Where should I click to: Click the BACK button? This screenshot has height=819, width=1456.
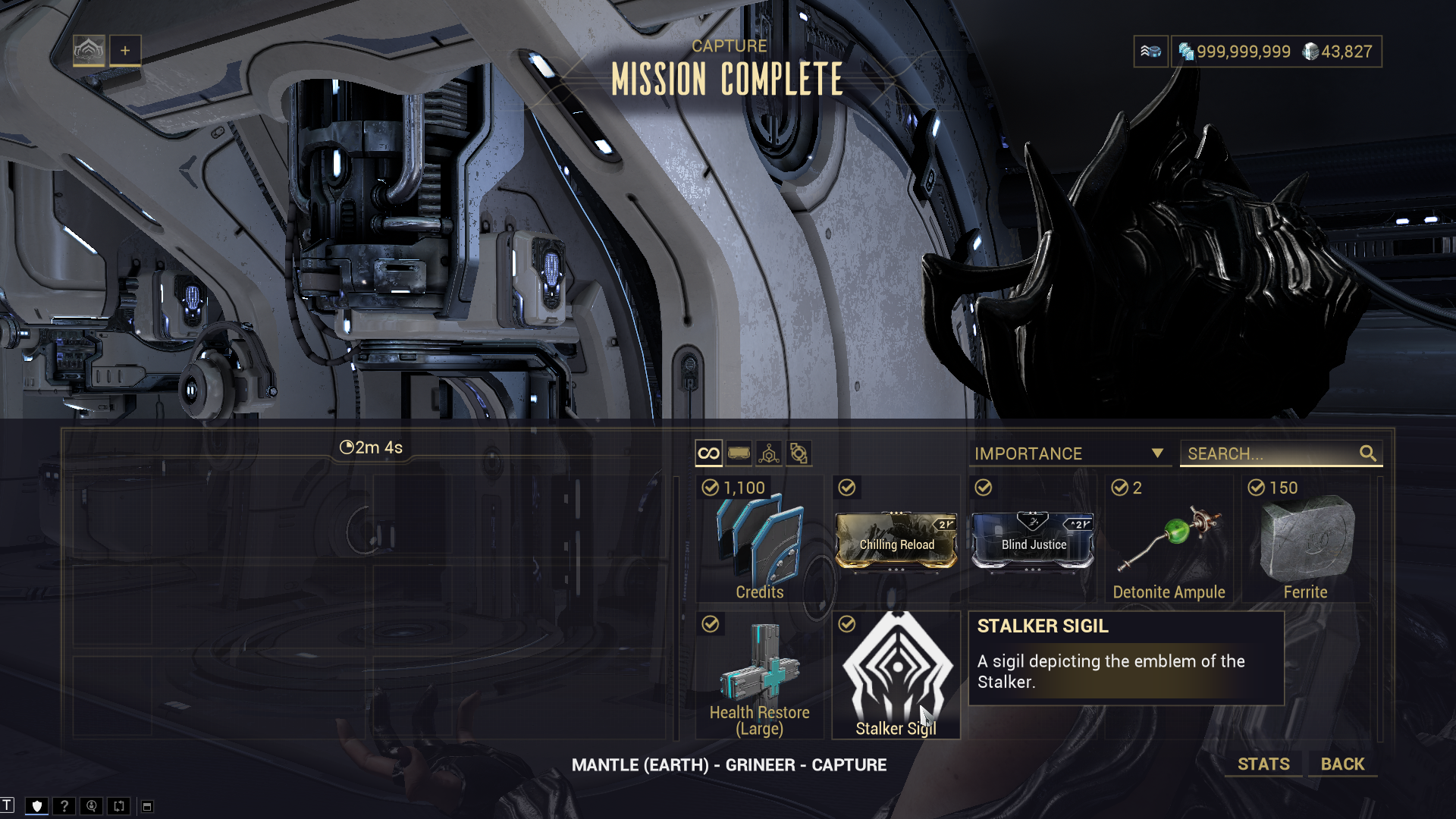tap(1342, 764)
